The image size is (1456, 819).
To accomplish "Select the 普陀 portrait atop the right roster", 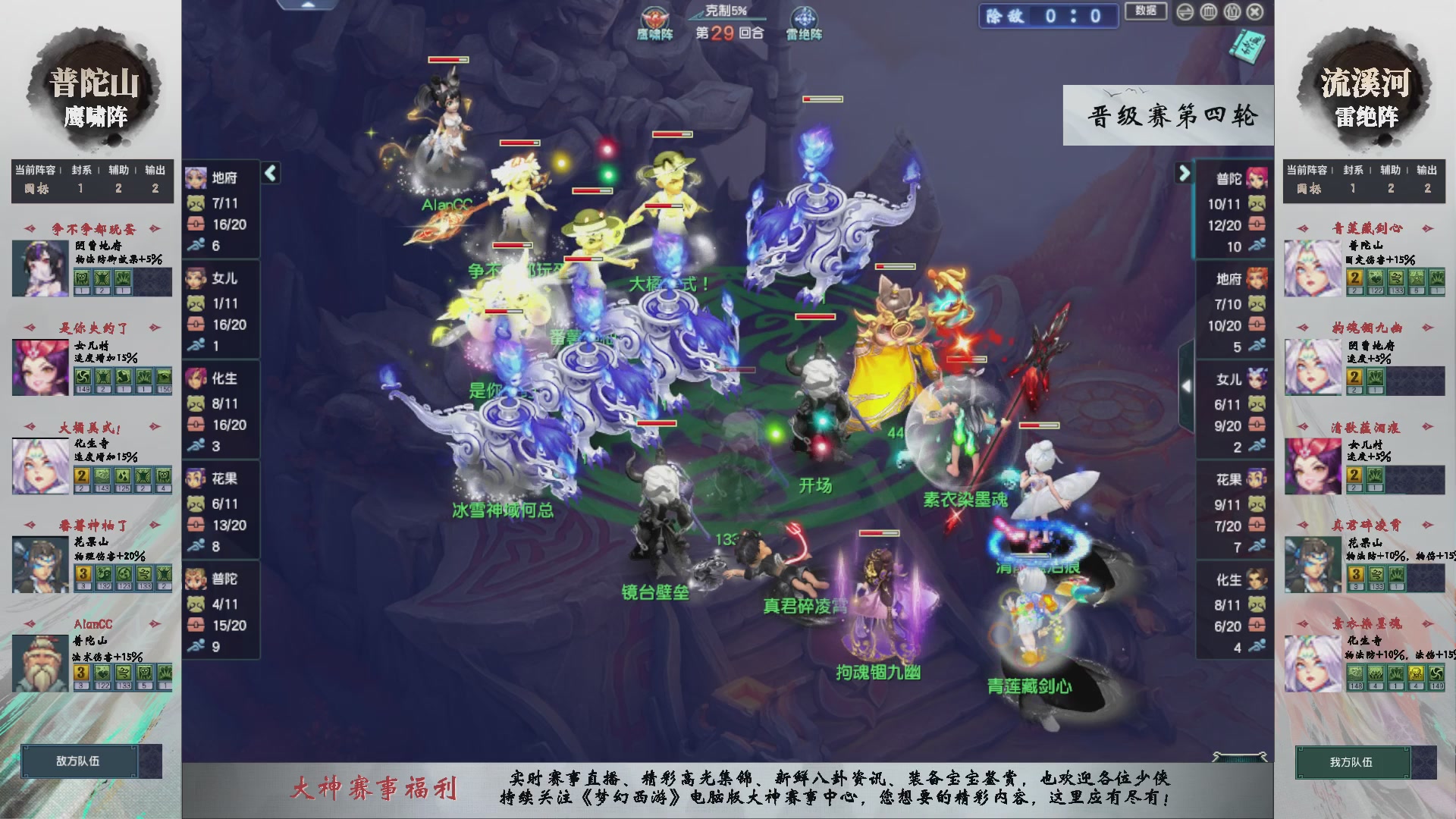I will 1257,177.
